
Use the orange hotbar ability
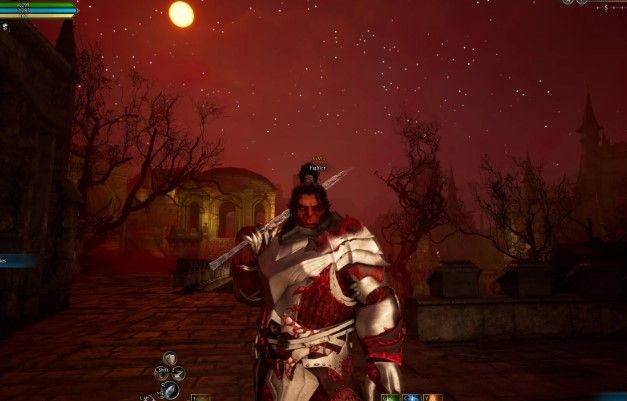(x=434, y=397)
